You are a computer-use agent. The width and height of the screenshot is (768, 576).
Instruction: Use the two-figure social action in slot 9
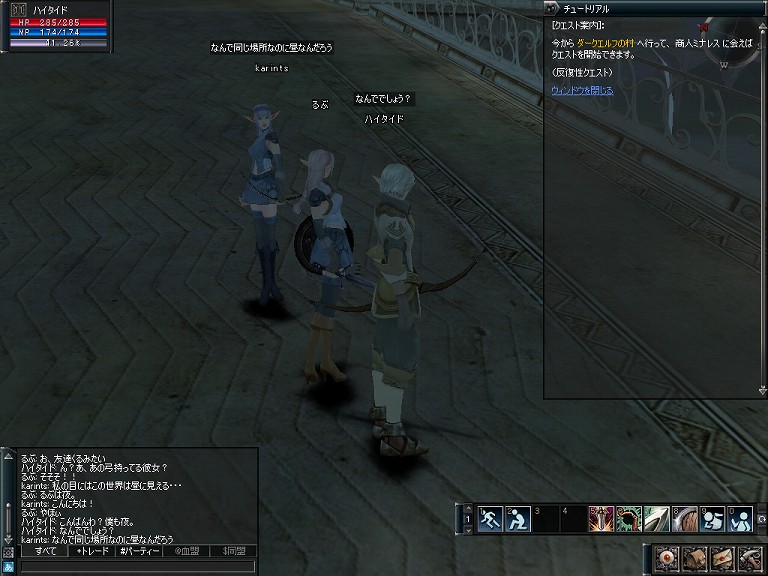712,519
